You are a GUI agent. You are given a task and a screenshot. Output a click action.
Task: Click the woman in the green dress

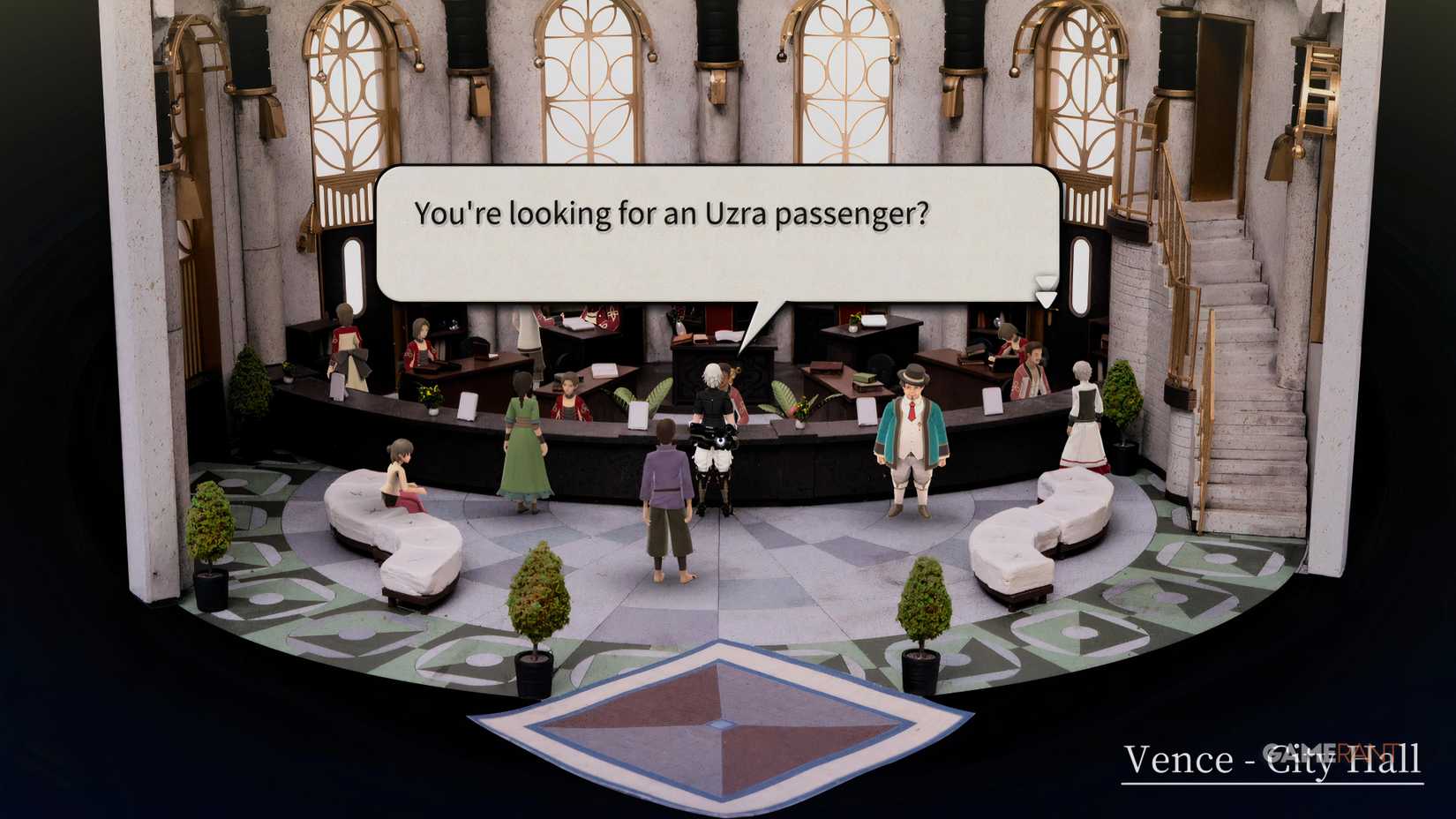point(523,441)
